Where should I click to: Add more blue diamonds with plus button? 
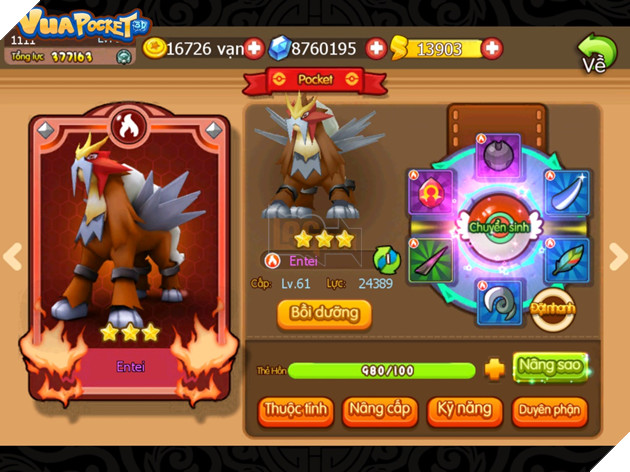pos(376,48)
